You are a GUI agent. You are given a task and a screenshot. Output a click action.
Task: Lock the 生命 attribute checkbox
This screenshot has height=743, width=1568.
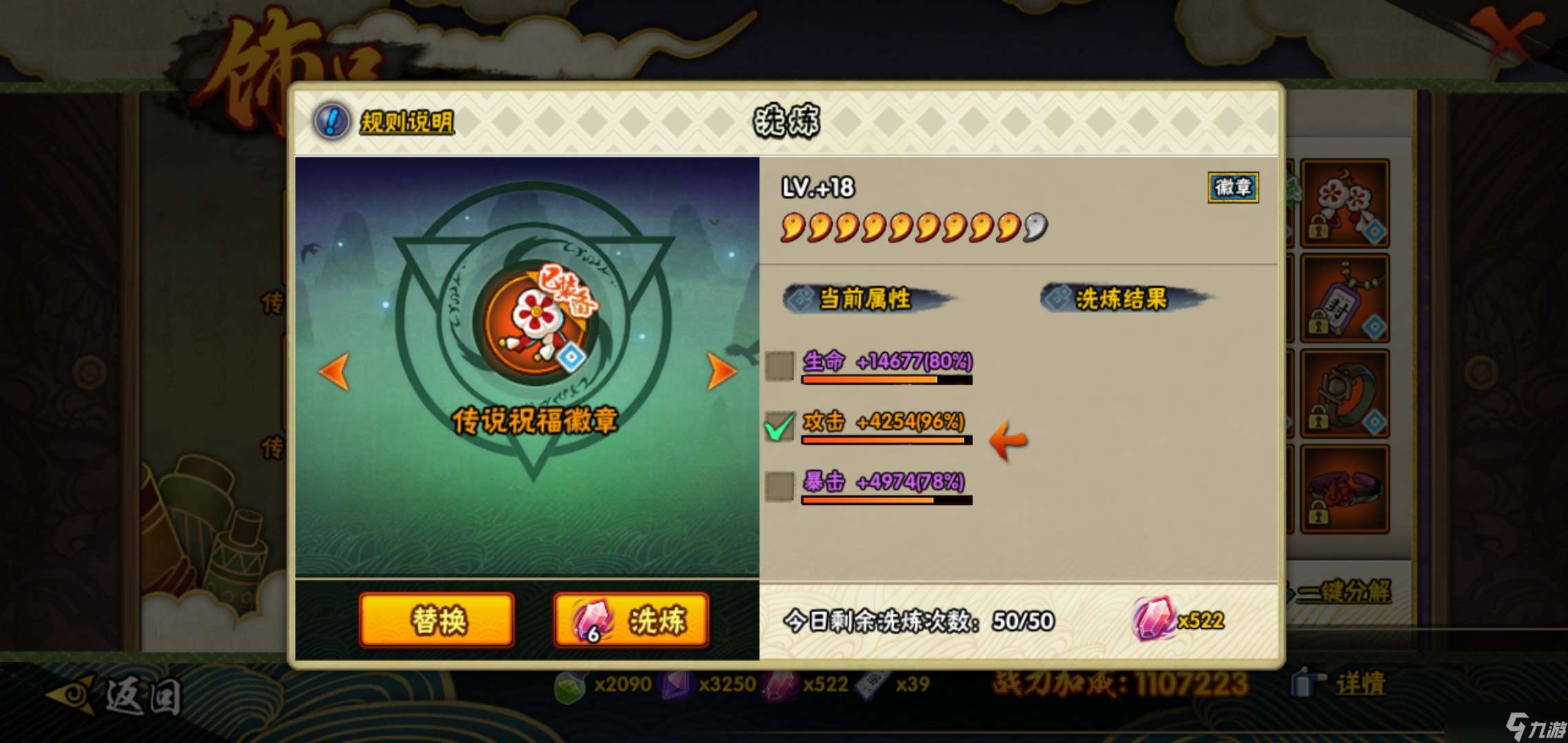[780, 365]
